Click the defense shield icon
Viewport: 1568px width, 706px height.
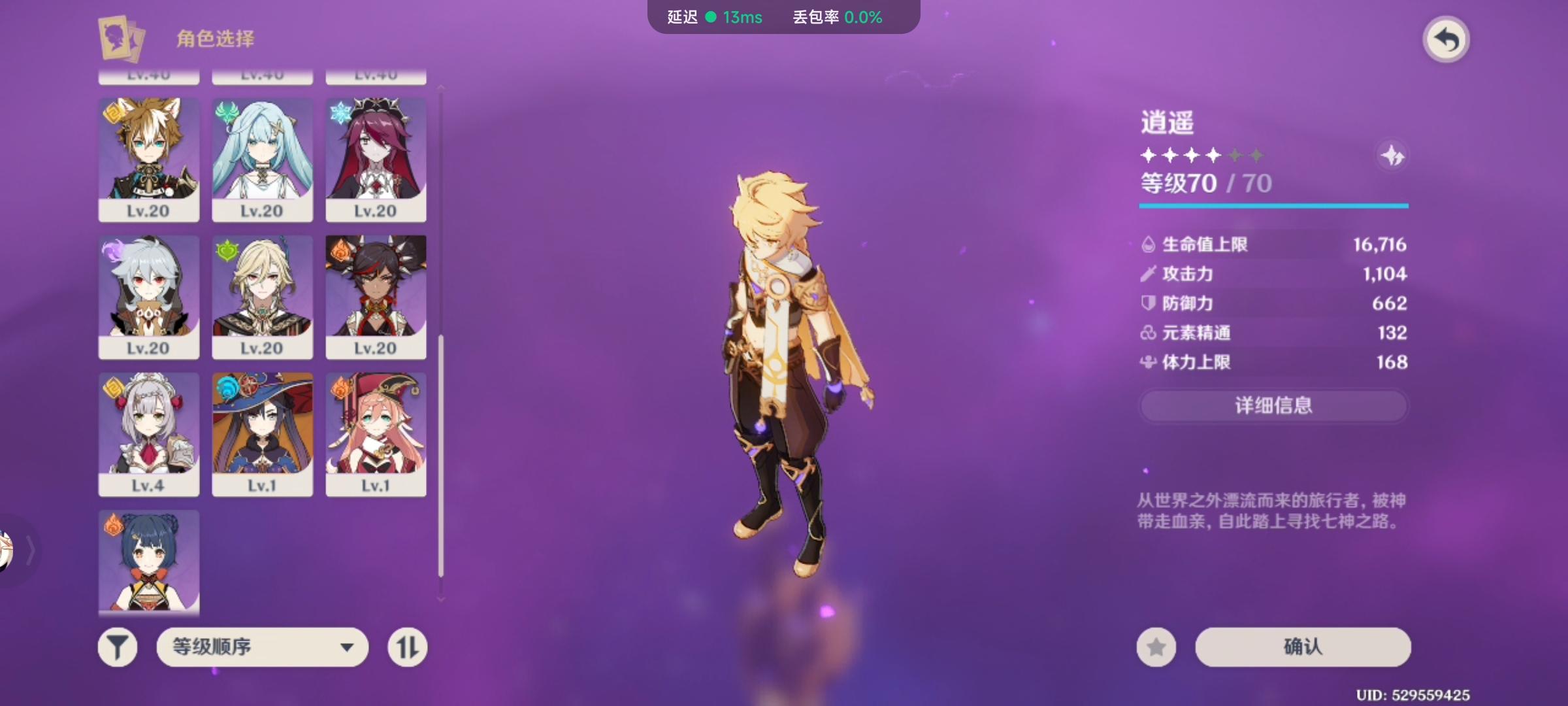click(1145, 303)
